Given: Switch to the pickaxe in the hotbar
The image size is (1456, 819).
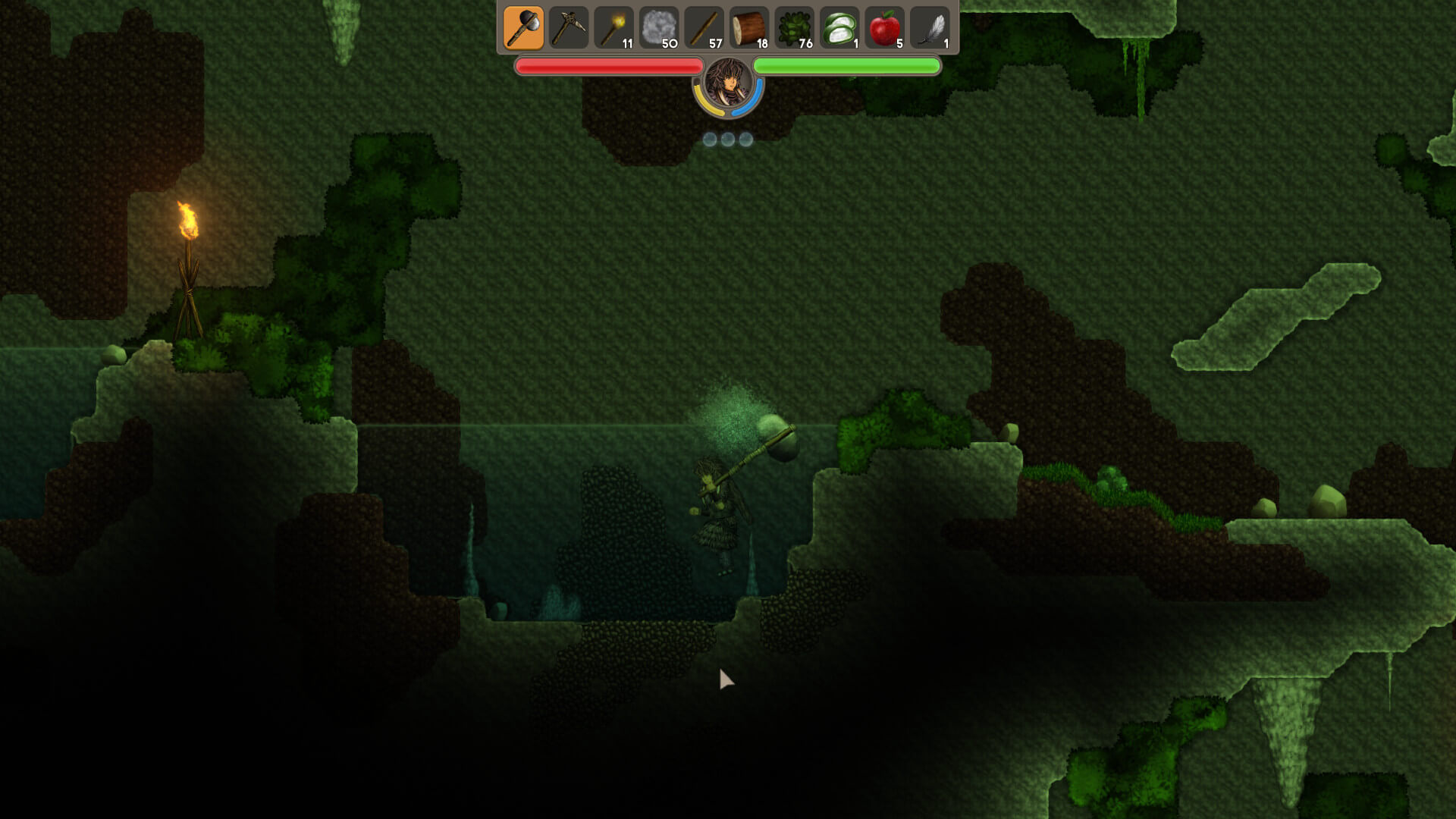Looking at the screenshot, I should (569, 29).
